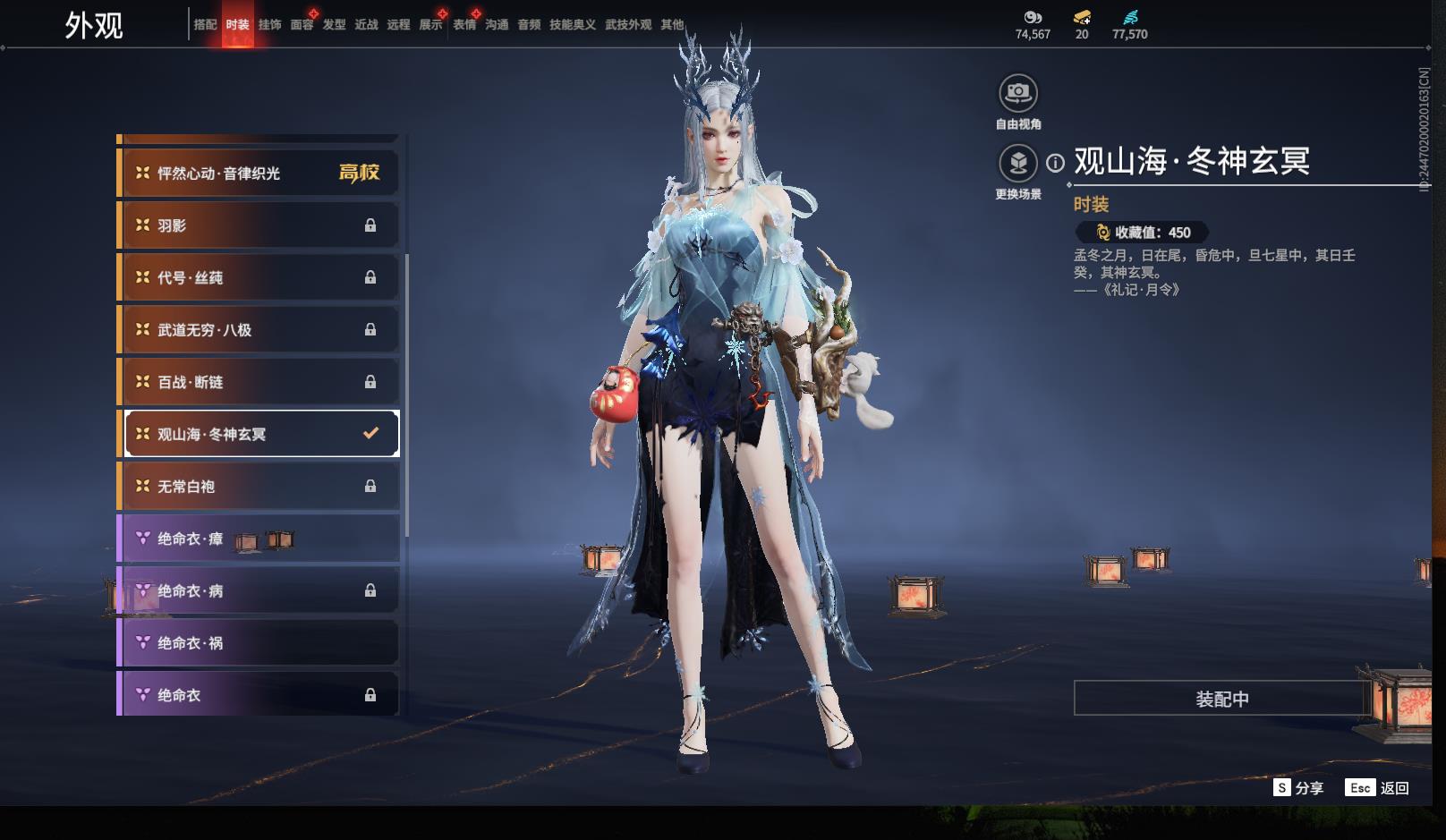Go to the 武技外观 tab
Image resolution: width=1446 pixels, height=840 pixels.
[x=628, y=25]
